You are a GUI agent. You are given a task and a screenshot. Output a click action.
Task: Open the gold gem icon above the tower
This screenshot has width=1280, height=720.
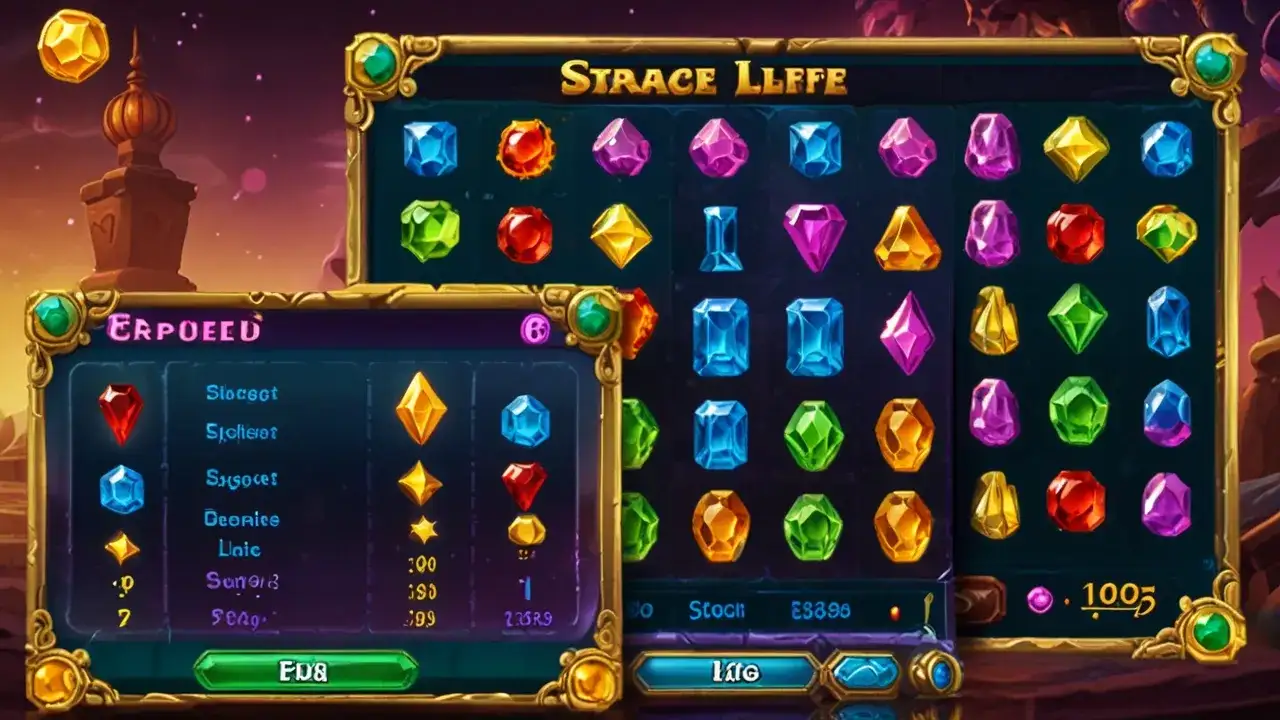[73, 44]
